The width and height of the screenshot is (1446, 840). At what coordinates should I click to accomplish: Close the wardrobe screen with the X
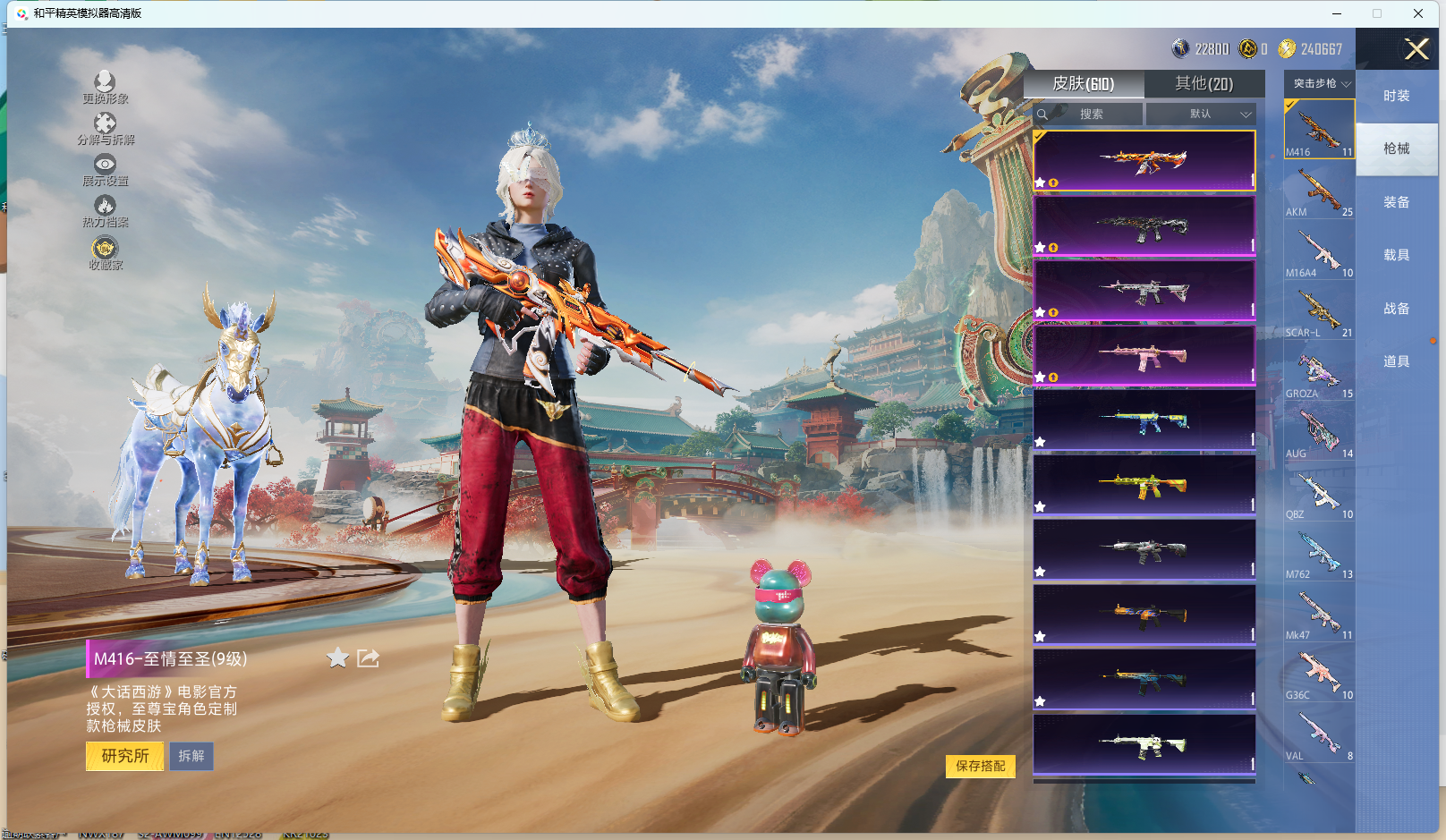coord(1416,49)
